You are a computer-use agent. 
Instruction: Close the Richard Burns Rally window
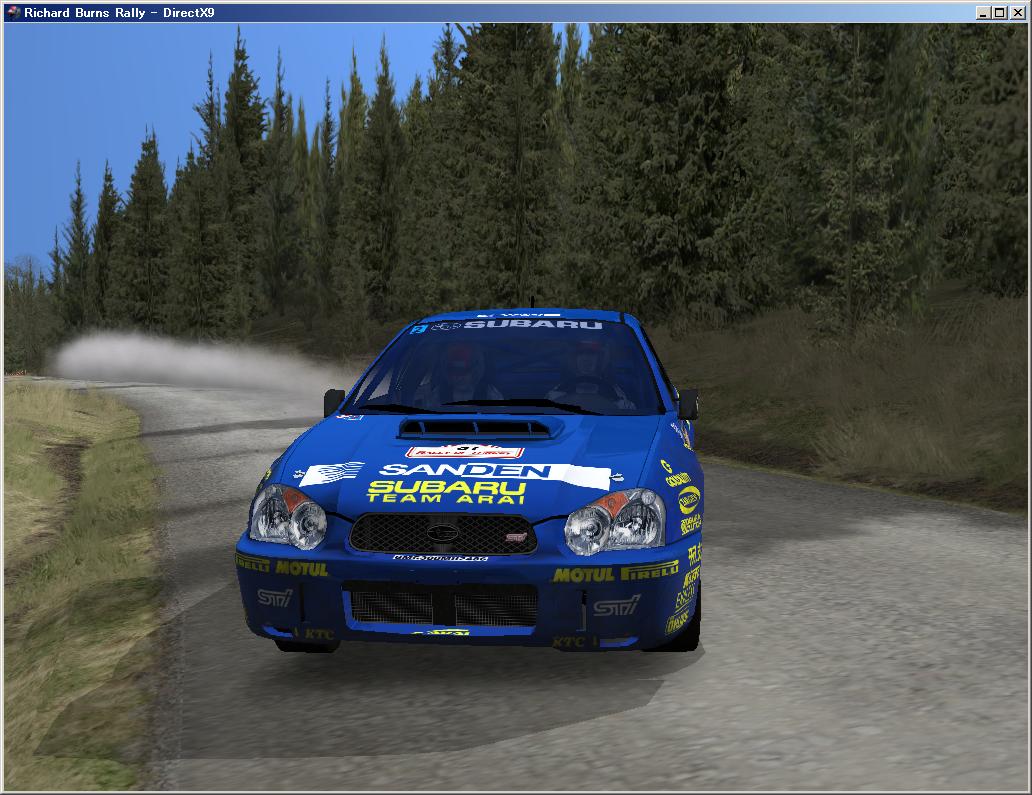(1017, 12)
